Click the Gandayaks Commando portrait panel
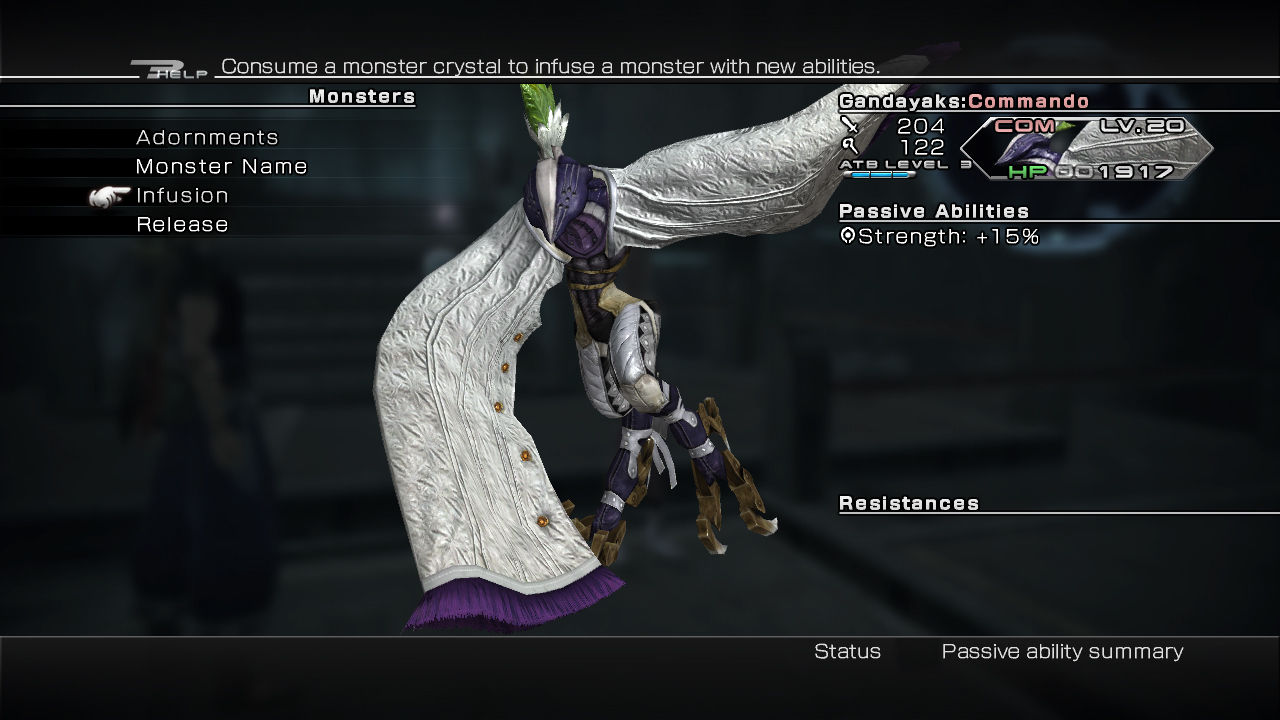Image resolution: width=1280 pixels, height=720 pixels. (1085, 148)
